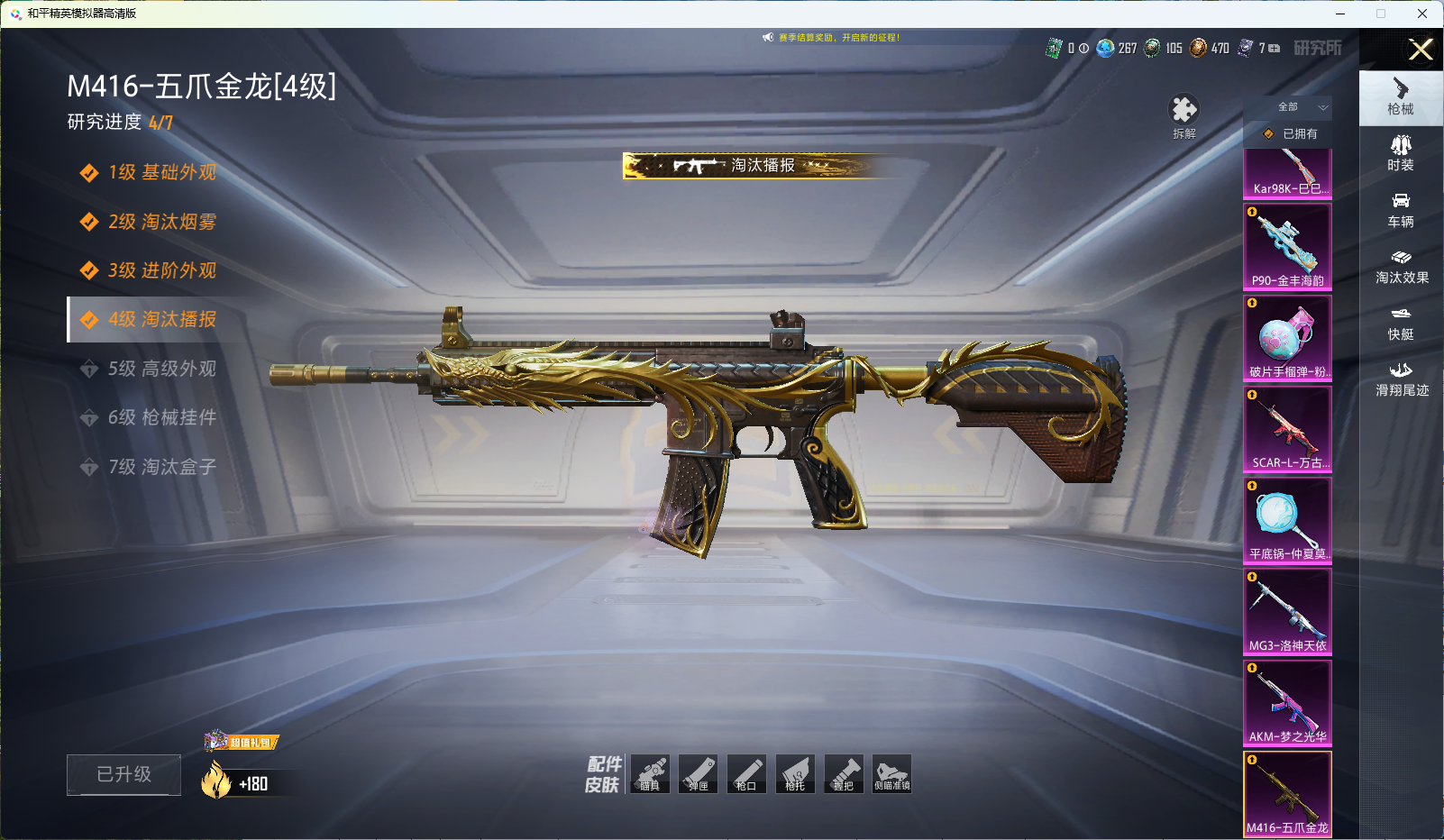Switch to the 滑翔尾迹 glide trail tab

1401,379
